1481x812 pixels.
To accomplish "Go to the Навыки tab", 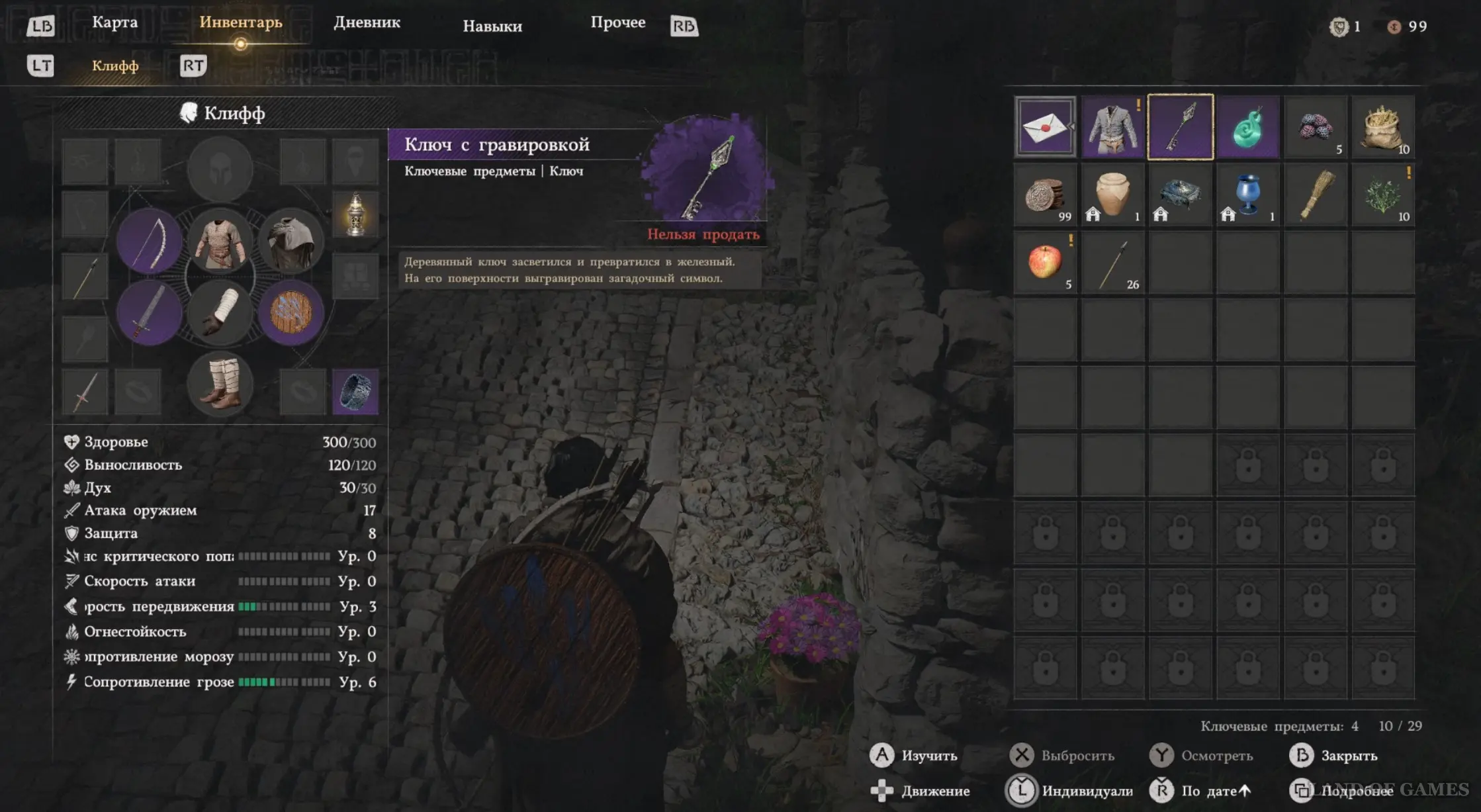I will tap(492, 26).
